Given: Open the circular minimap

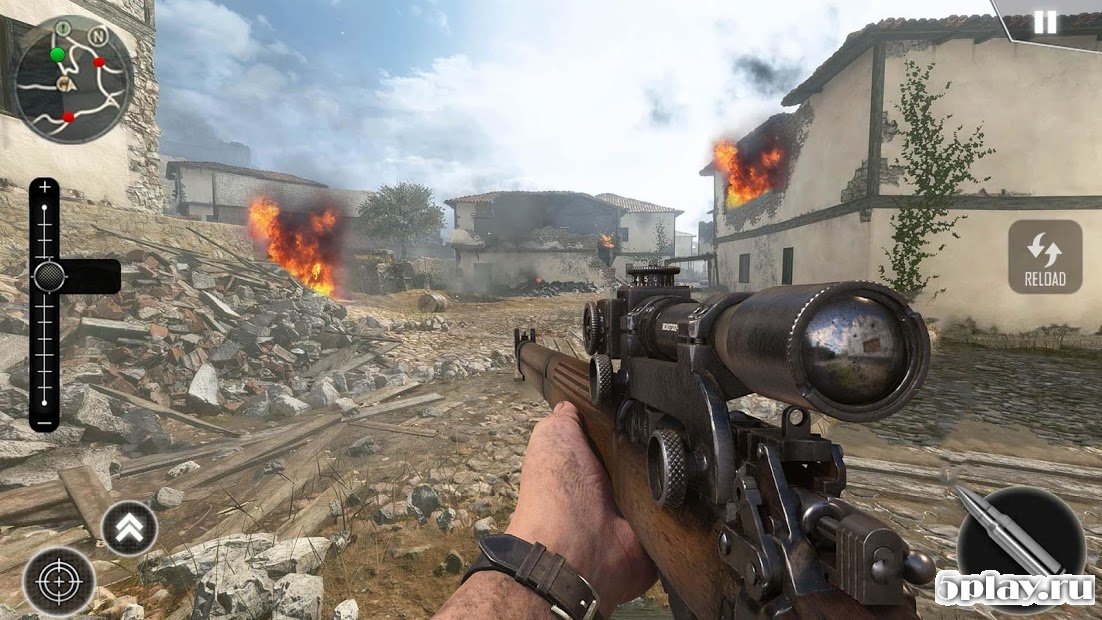Looking at the screenshot, I should pyautogui.click(x=73, y=80).
